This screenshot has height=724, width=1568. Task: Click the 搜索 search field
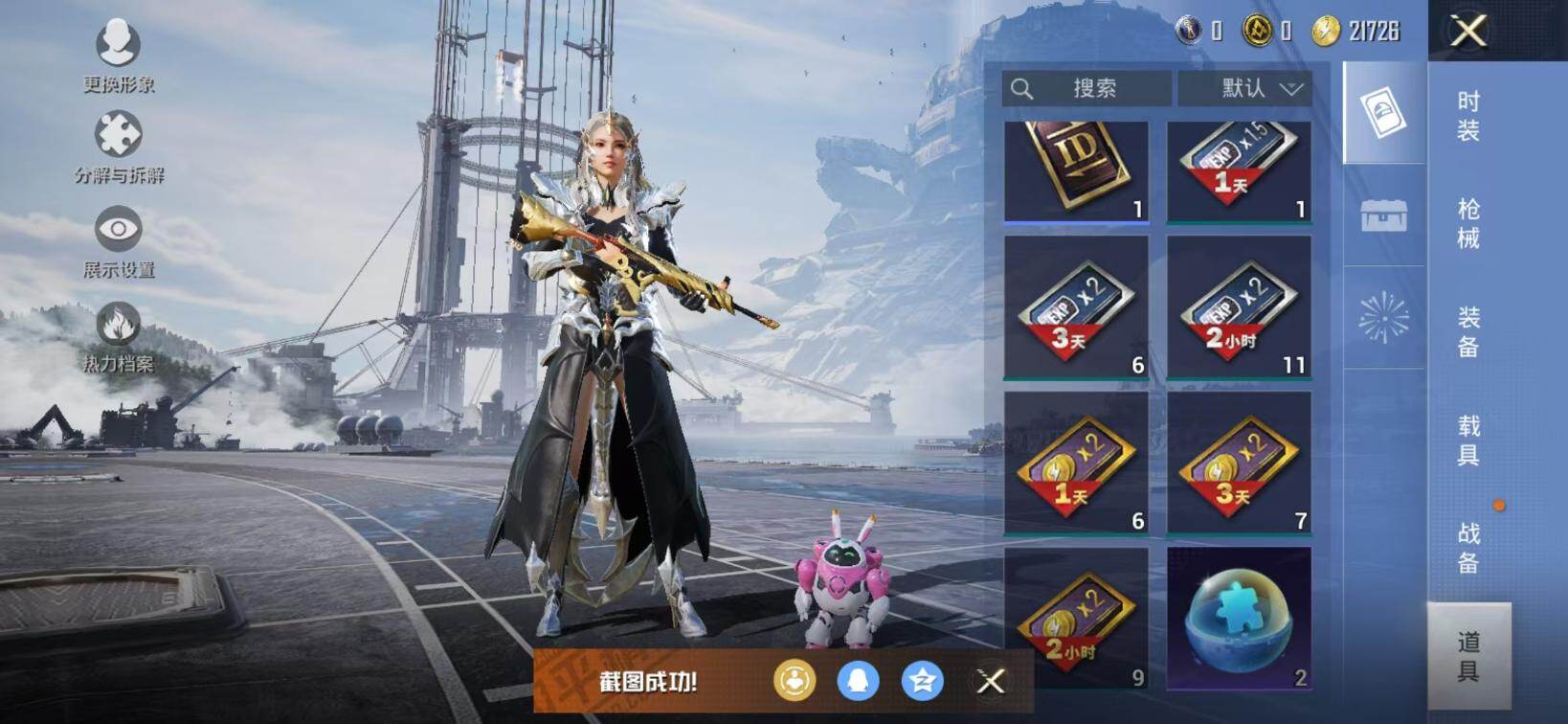[1086, 89]
